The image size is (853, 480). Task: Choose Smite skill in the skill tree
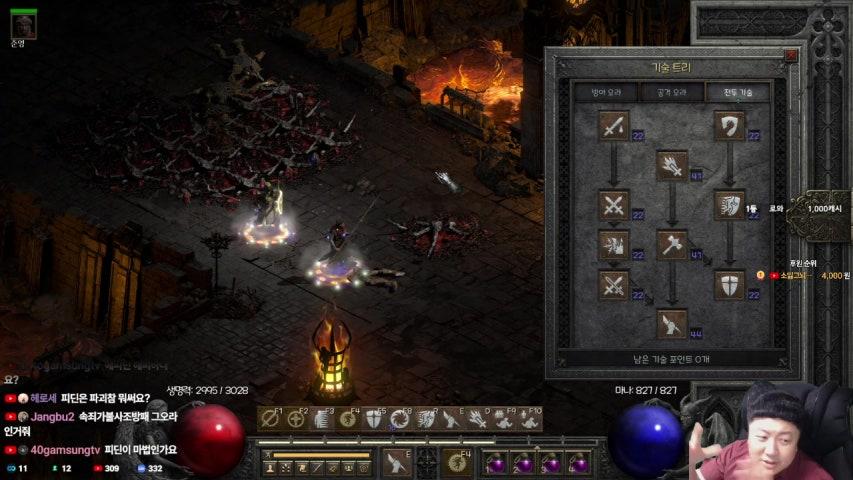point(730,126)
